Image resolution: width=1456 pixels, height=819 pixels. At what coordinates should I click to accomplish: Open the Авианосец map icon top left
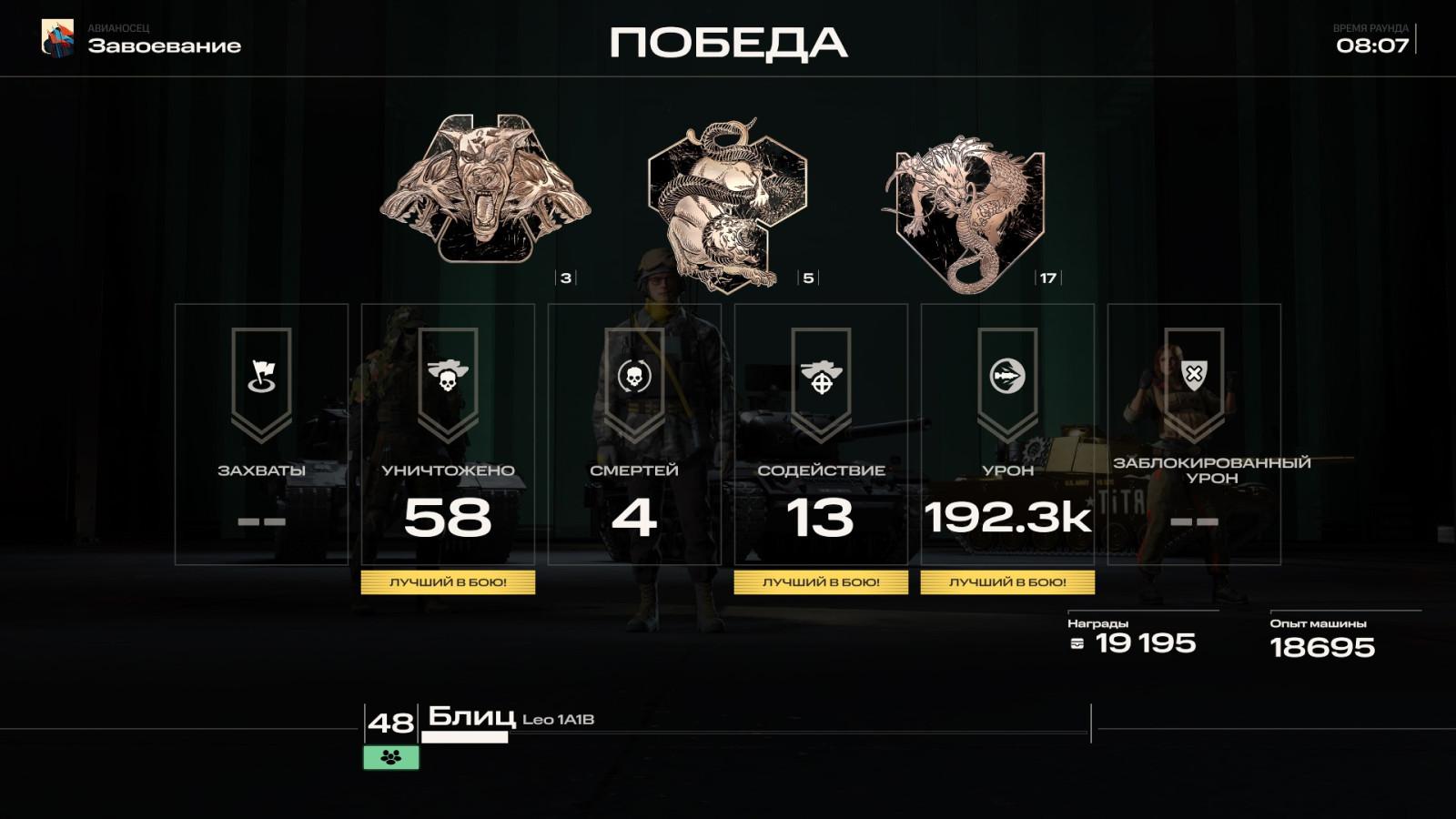(56, 40)
